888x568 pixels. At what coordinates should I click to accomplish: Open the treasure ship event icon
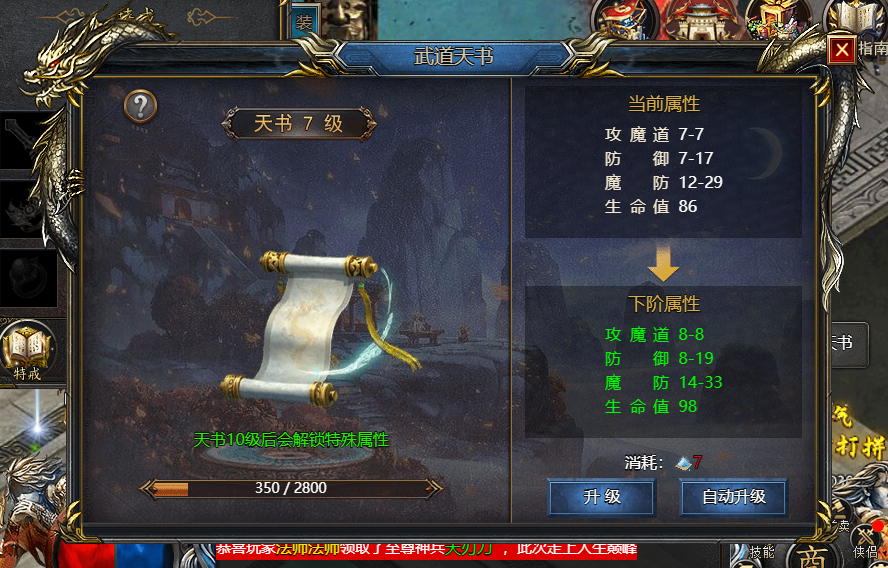[628, 18]
